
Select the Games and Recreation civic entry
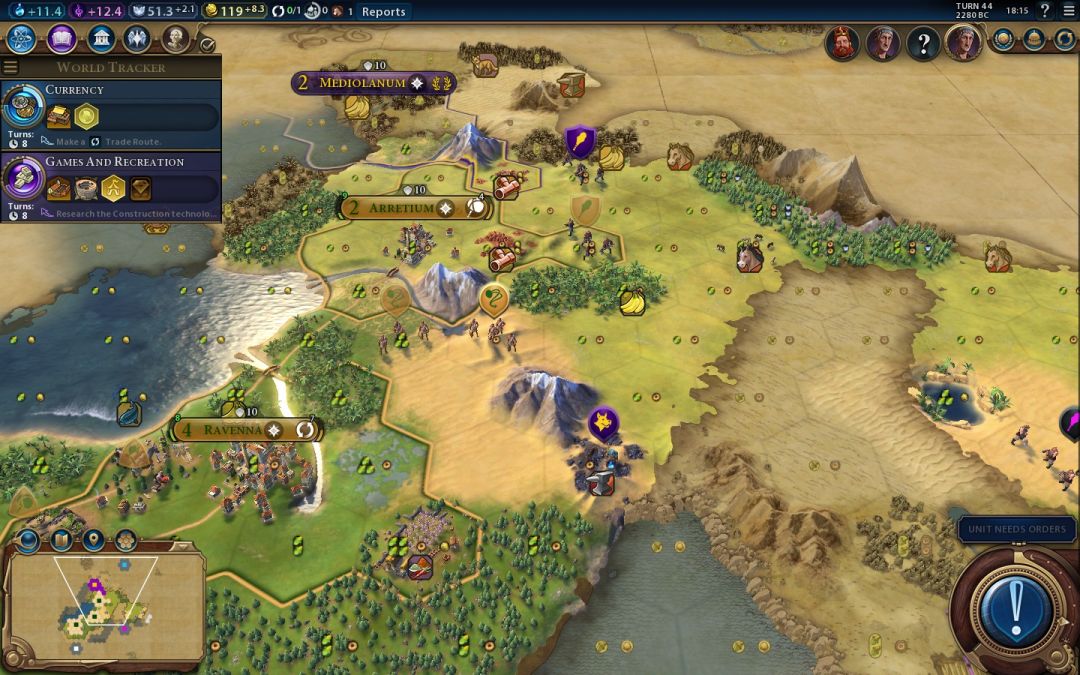point(110,184)
